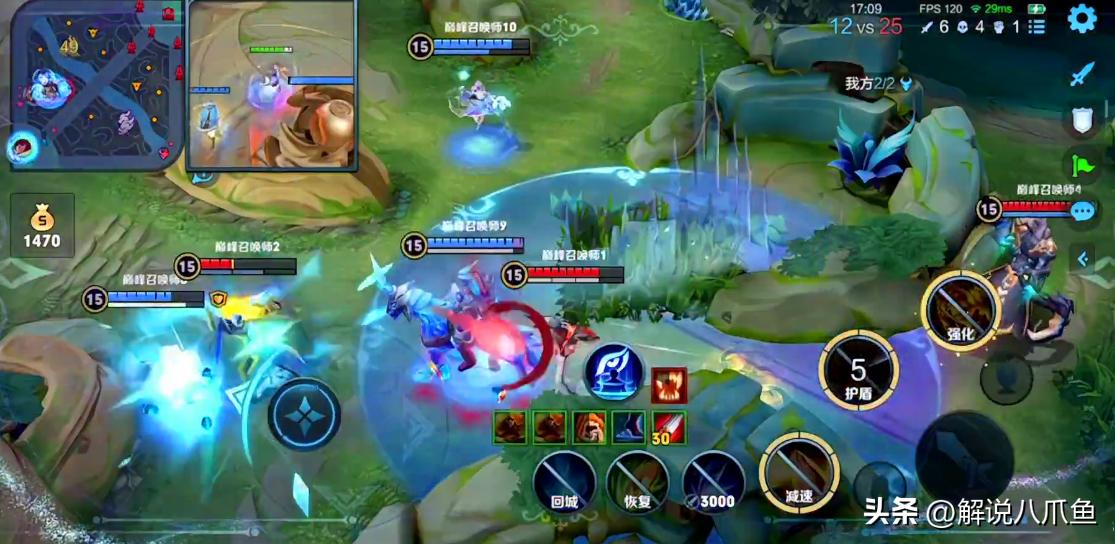
Task: Collapse the side panel arrow
Action: [x=1083, y=259]
